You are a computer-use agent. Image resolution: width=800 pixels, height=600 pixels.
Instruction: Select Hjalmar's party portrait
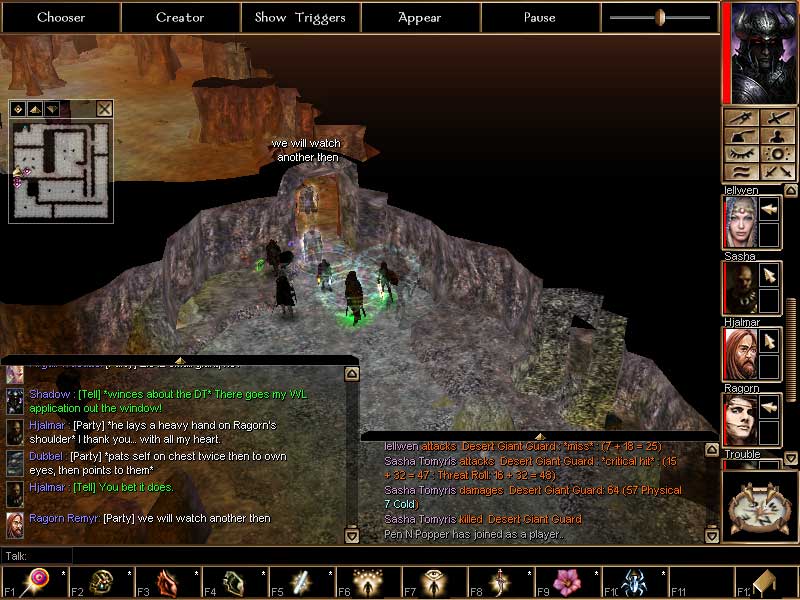[x=739, y=354]
